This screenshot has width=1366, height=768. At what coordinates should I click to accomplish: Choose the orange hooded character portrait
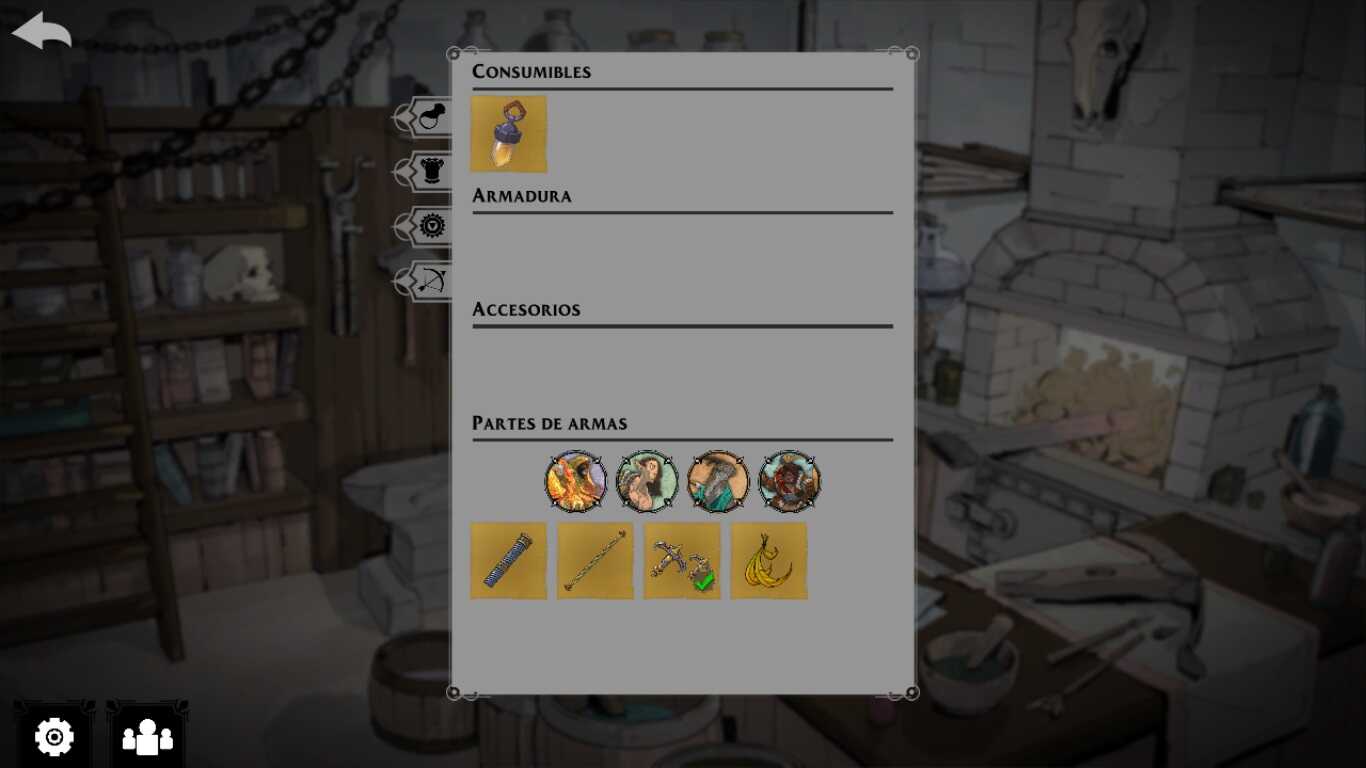576,481
